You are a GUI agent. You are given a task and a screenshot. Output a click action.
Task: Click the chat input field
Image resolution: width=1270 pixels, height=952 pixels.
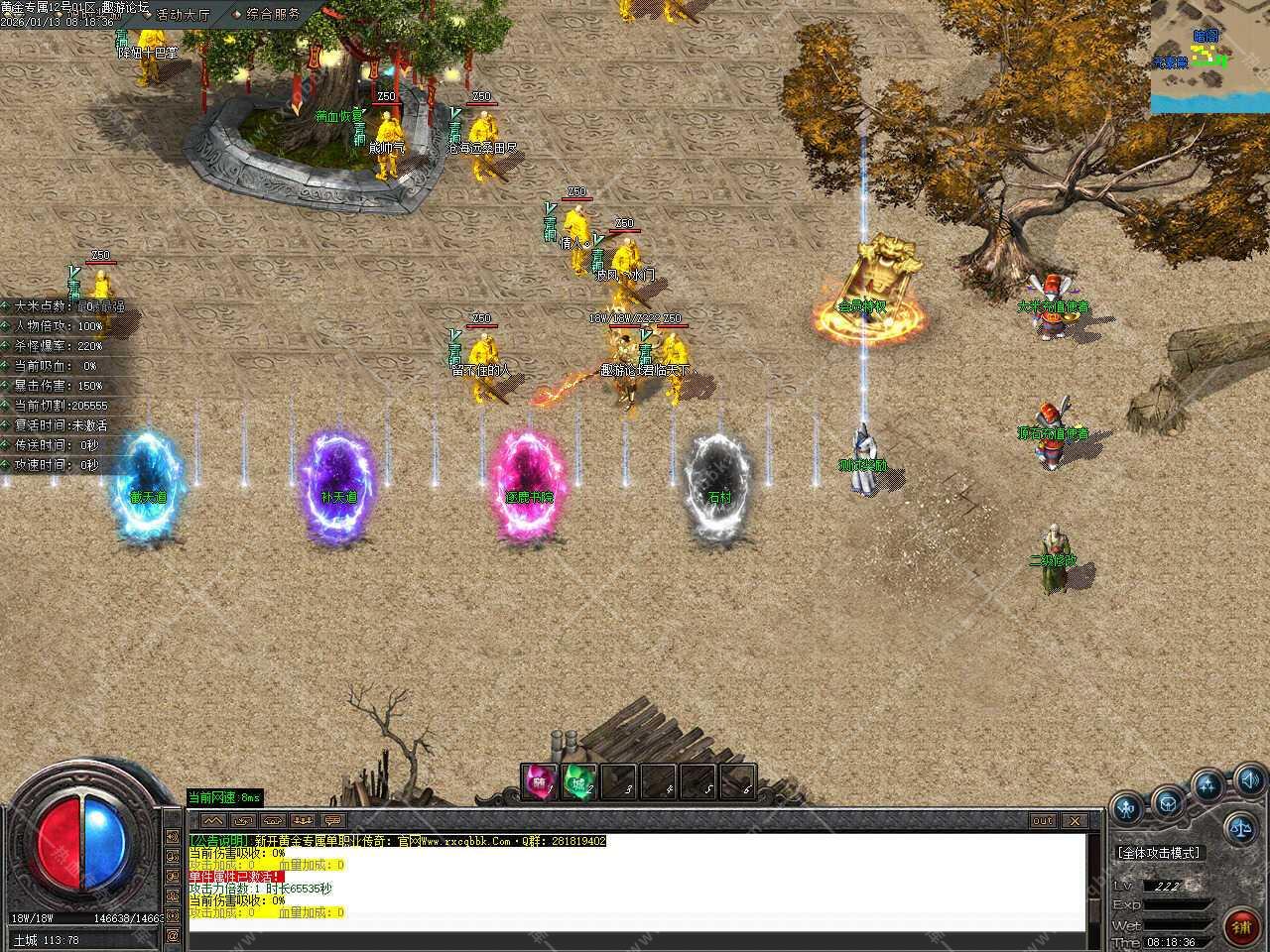(x=635, y=939)
